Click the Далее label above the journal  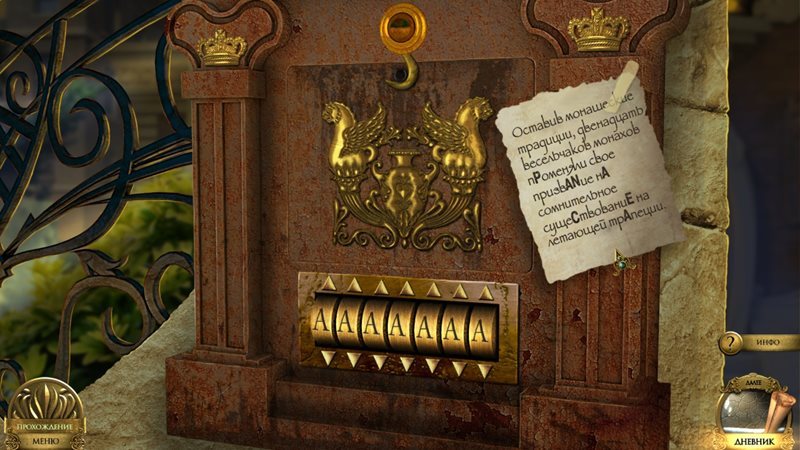pos(754,383)
